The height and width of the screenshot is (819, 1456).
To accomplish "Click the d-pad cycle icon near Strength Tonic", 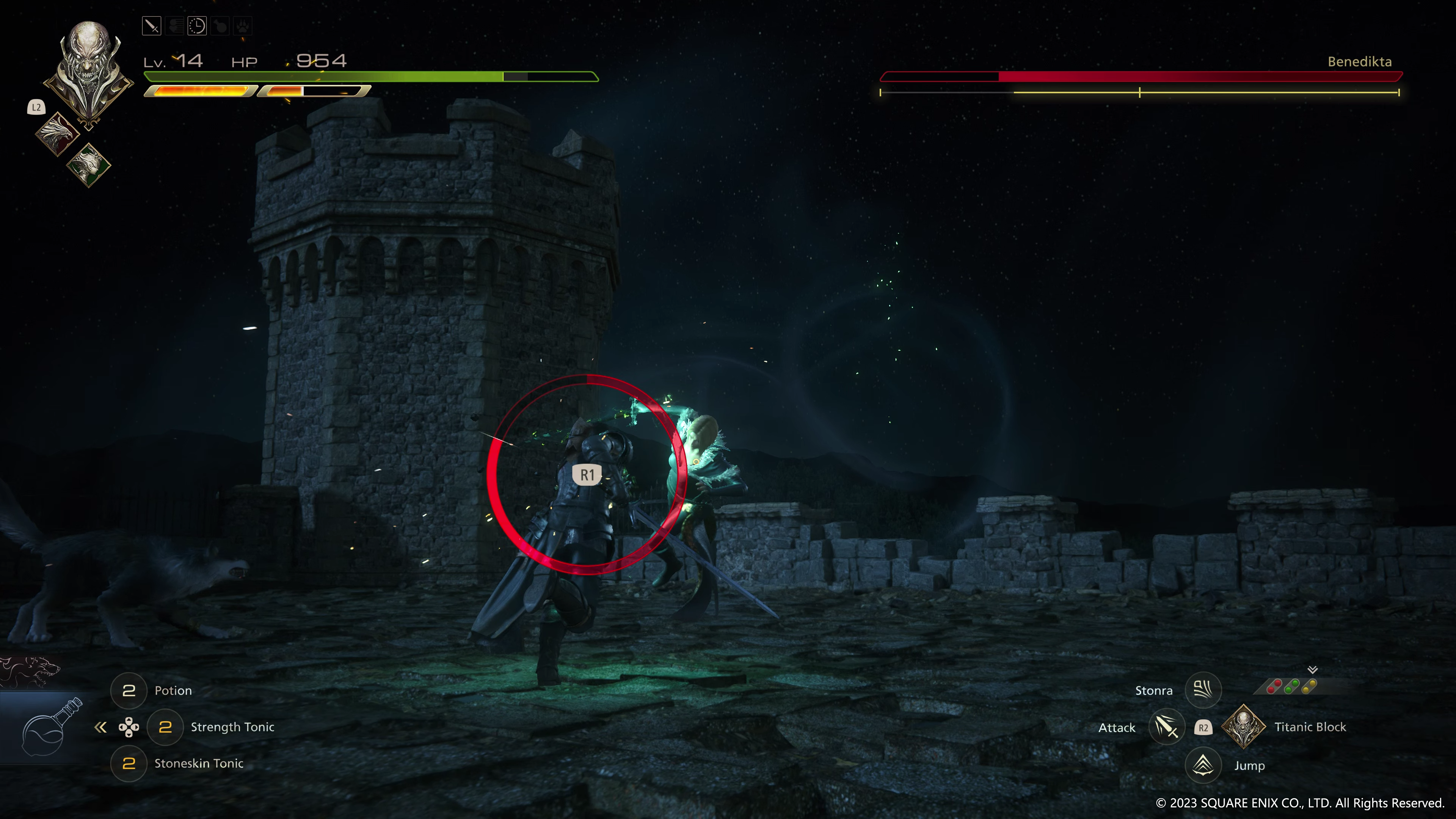I will point(129,728).
